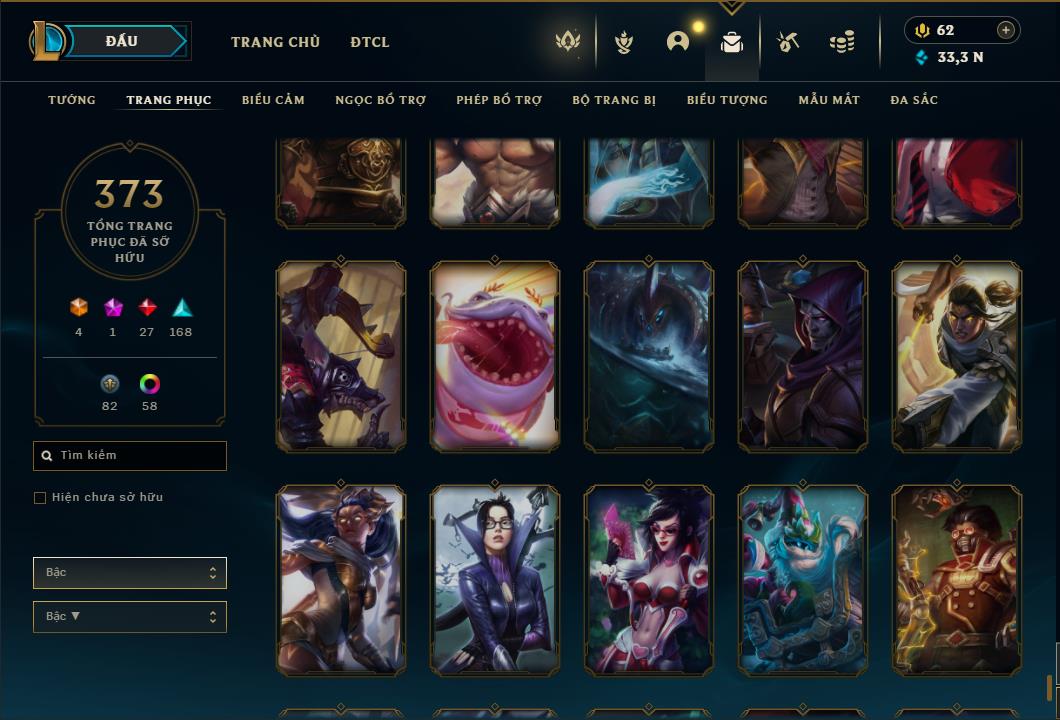Open the MẪU MẮT tab
The width and height of the screenshot is (1060, 720).
pyautogui.click(x=829, y=100)
